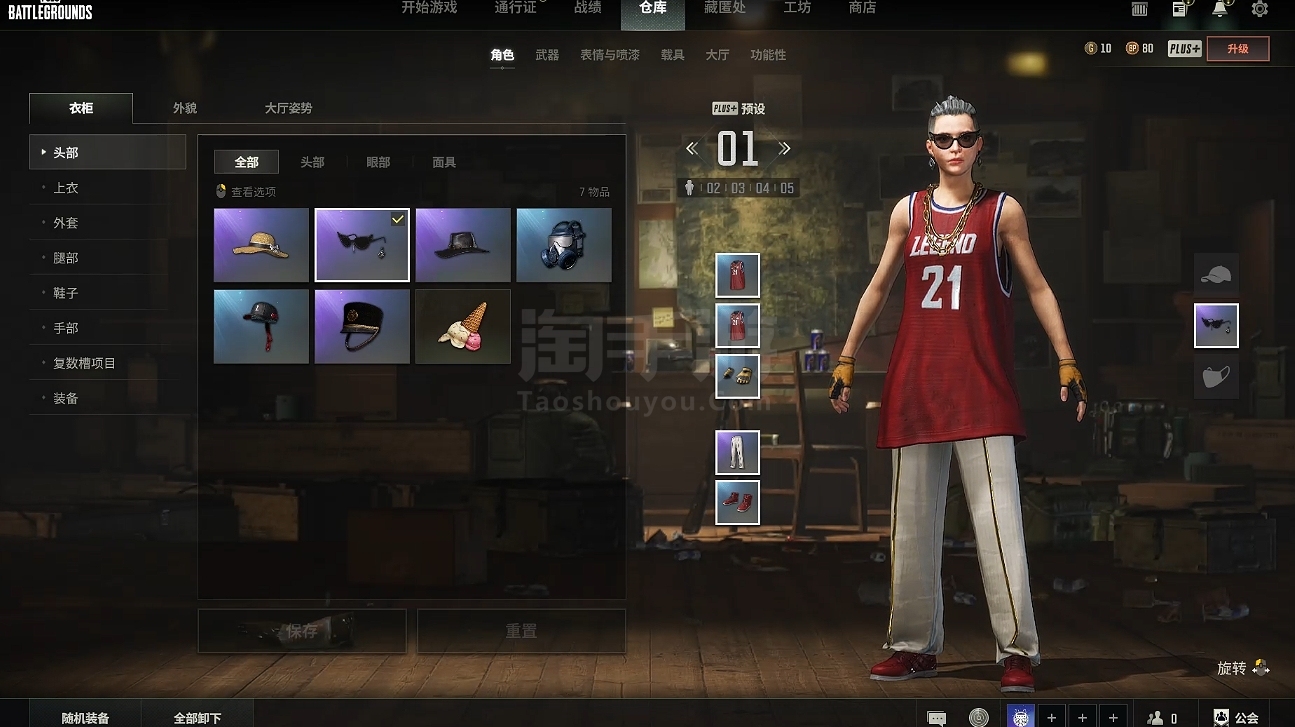Select the 武器 weapons sub-tab
1295x727 pixels.
547,55
